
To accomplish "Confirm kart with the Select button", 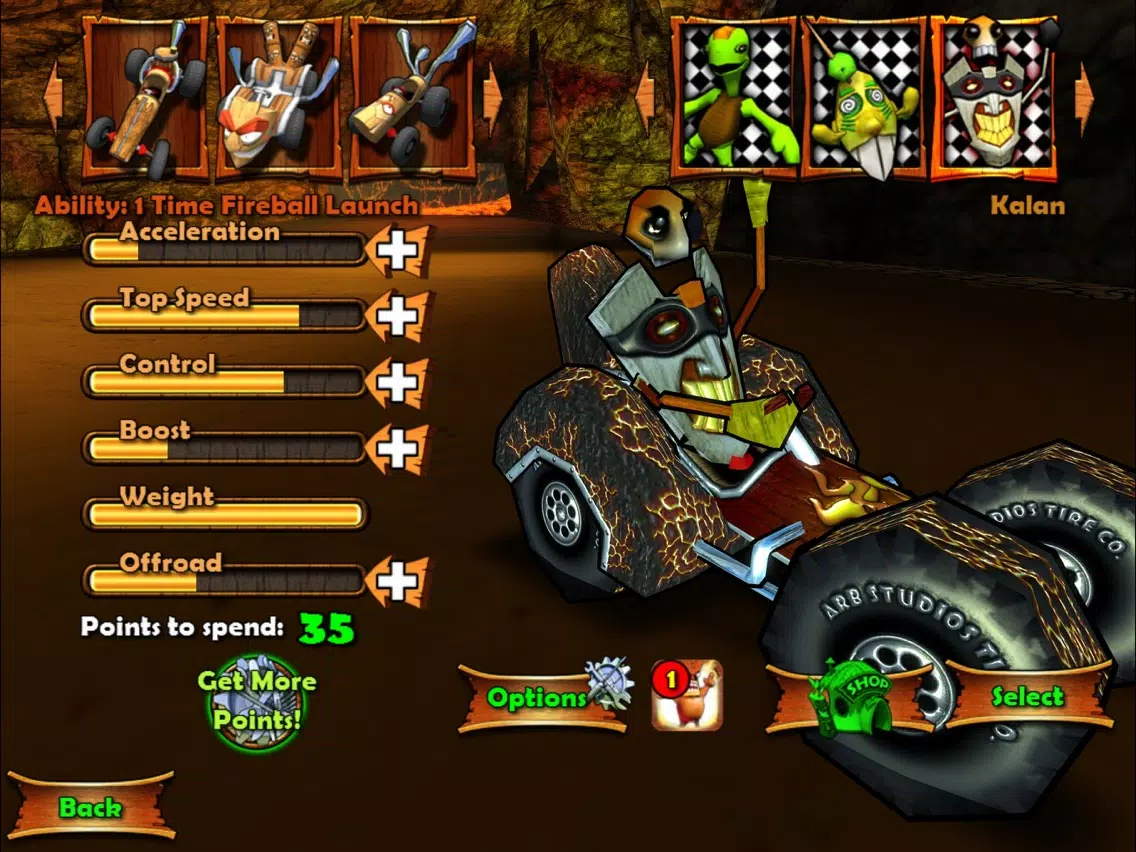I will tap(1028, 696).
